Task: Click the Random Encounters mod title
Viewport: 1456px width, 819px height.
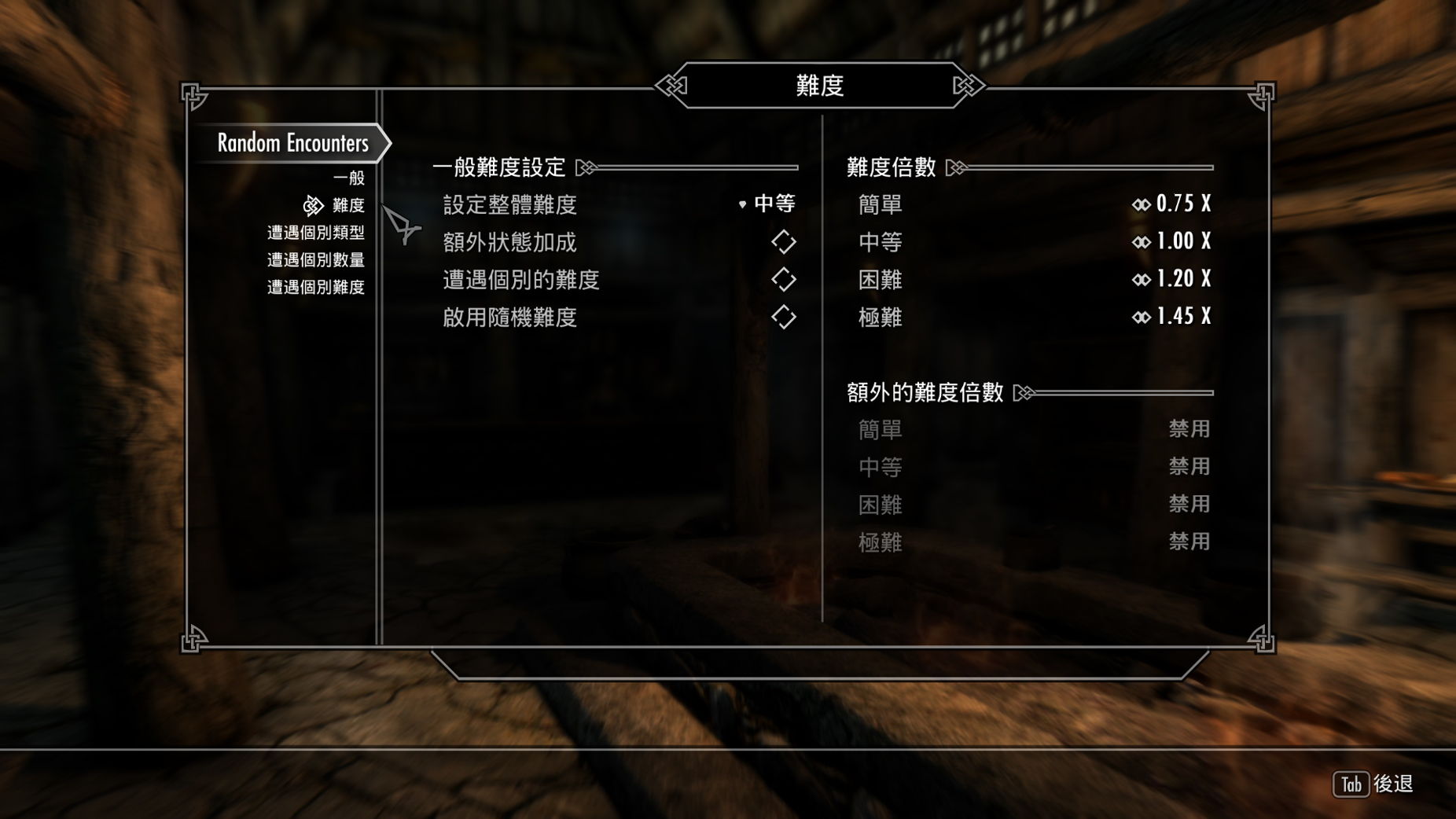Action: 292,143
